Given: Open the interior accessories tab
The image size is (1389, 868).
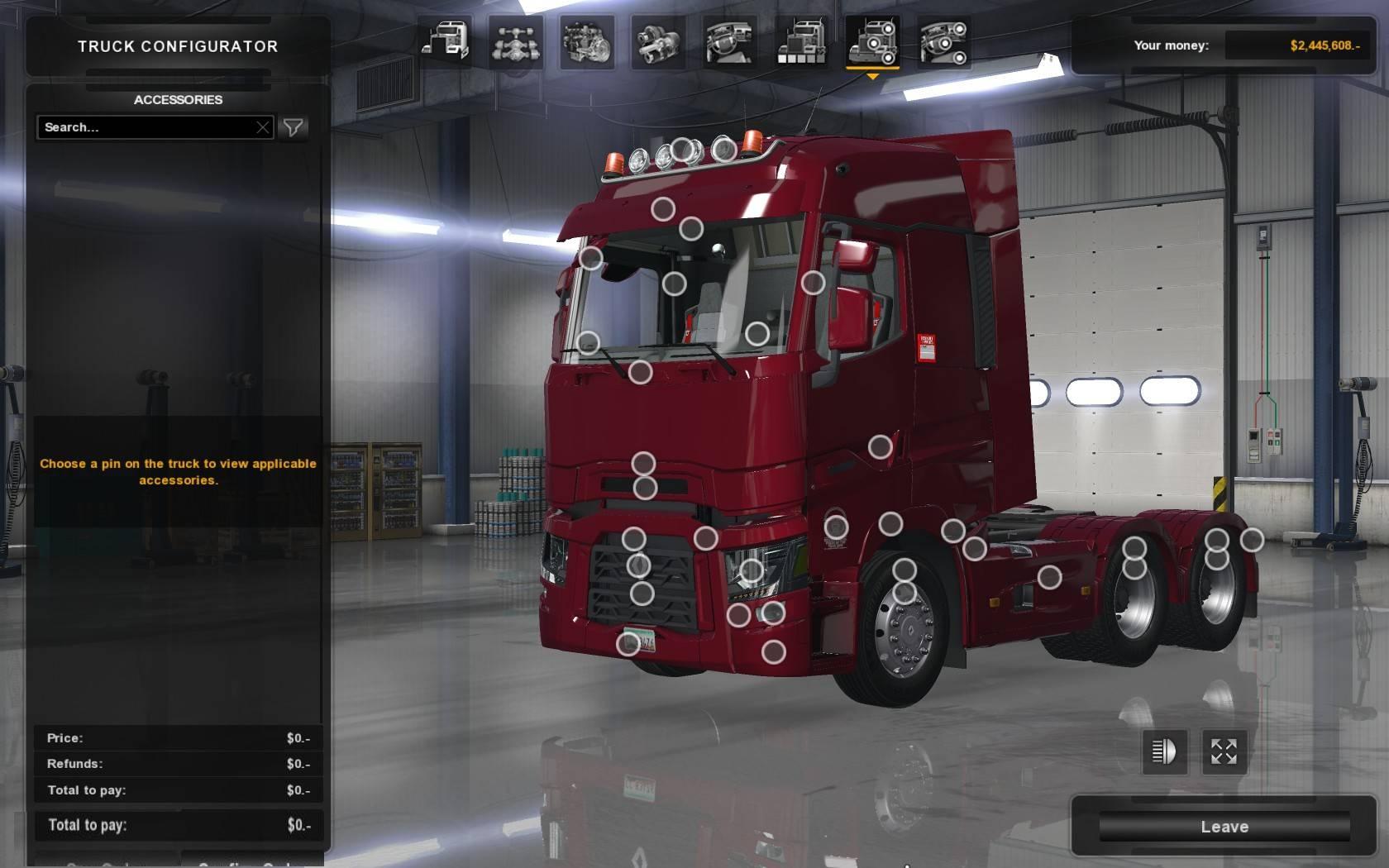Looking at the screenshot, I should 944,42.
